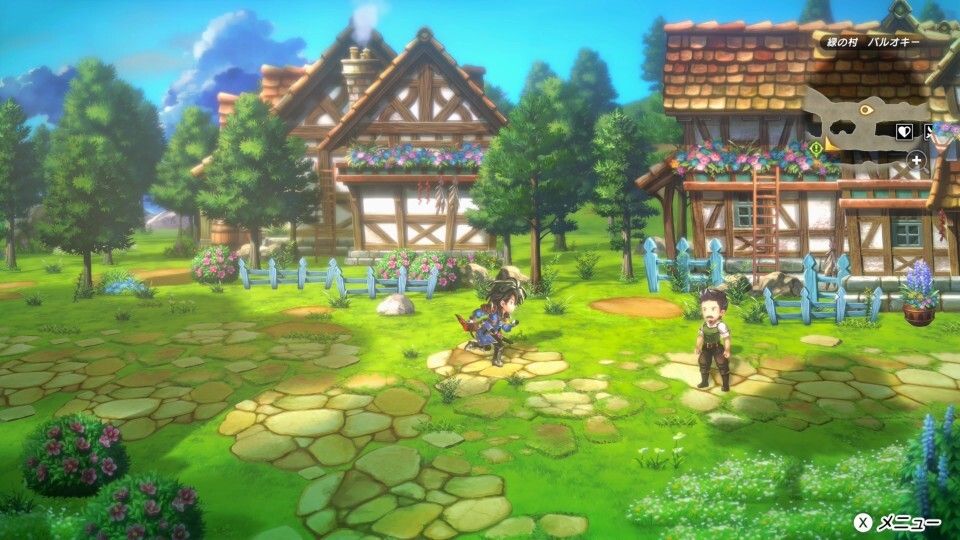Select the green exclamation quest marker
Screen dimensions: 960x540
click(815, 149)
